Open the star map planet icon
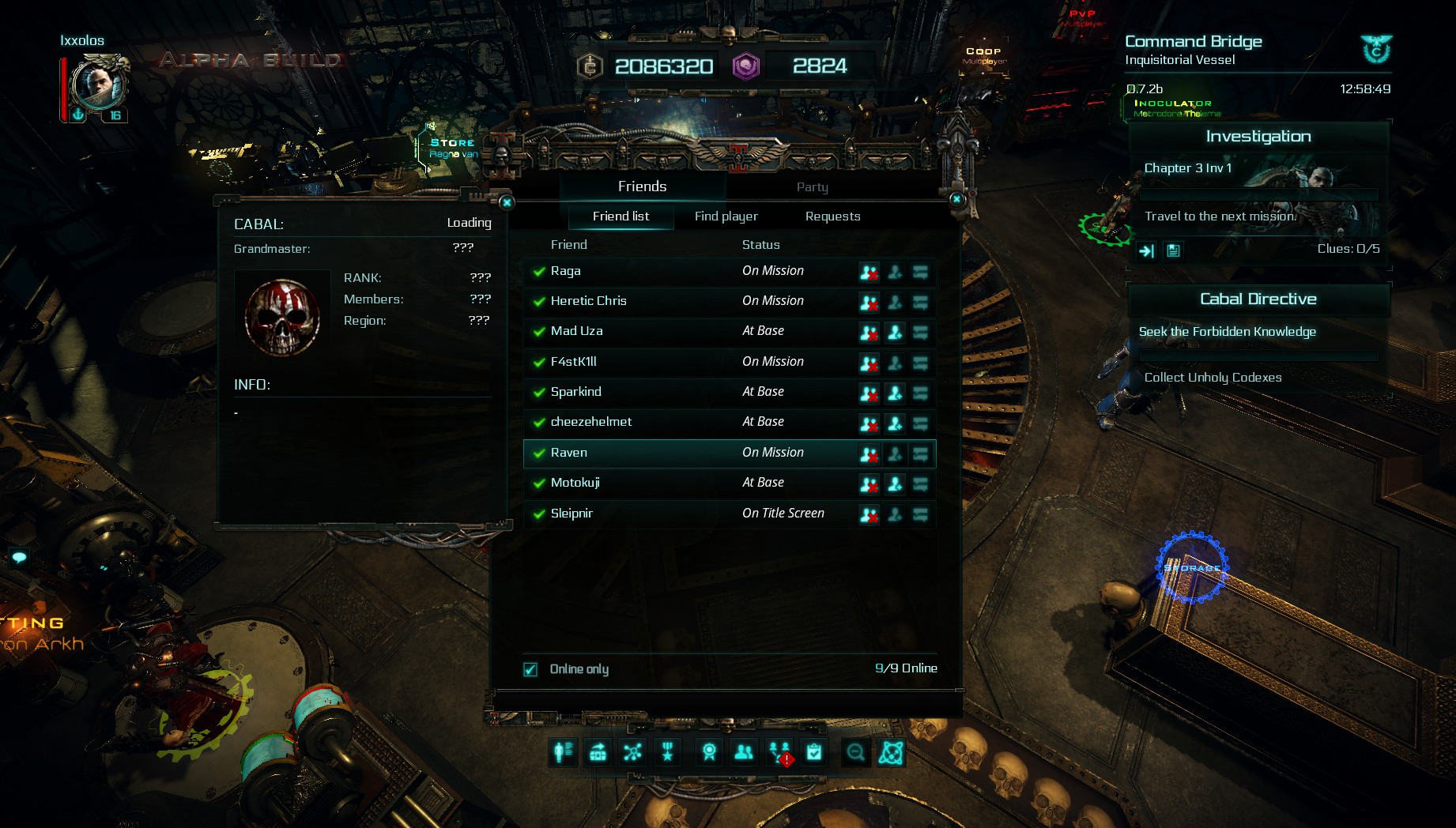Viewport: 1456px width, 828px height. 891,752
